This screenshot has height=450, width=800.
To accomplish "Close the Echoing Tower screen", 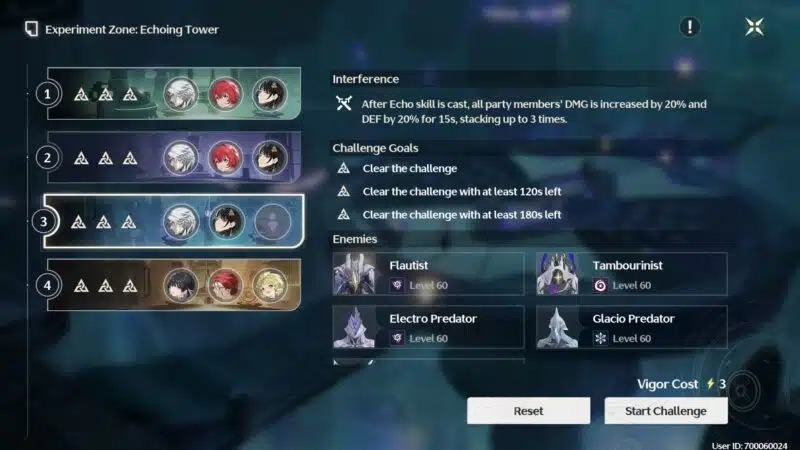I will coord(755,27).
